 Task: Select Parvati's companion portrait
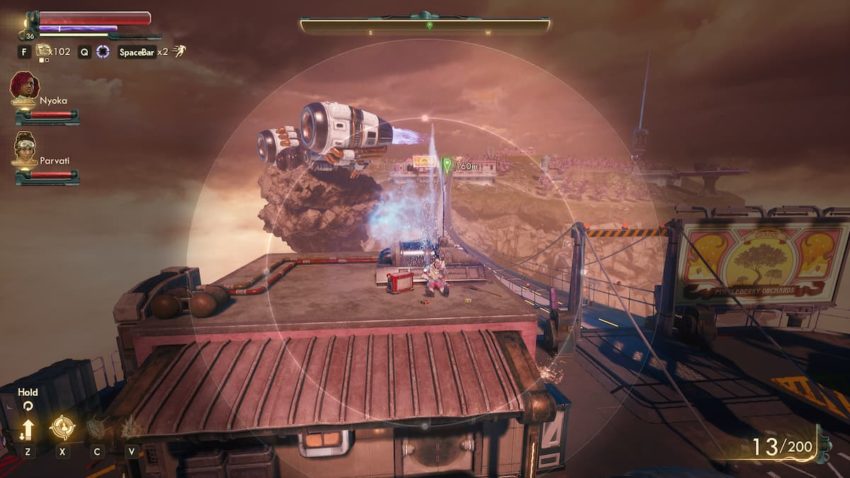25,148
